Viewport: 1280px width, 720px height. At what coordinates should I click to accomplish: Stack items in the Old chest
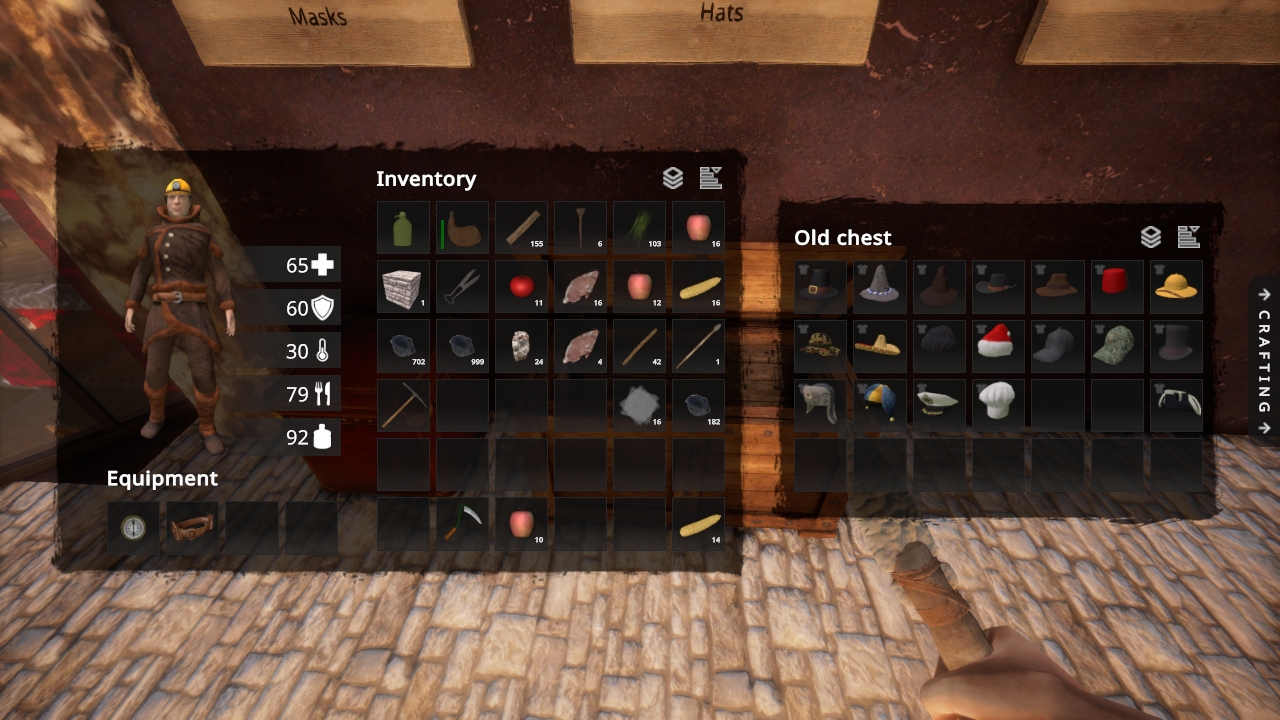pyautogui.click(x=1151, y=237)
